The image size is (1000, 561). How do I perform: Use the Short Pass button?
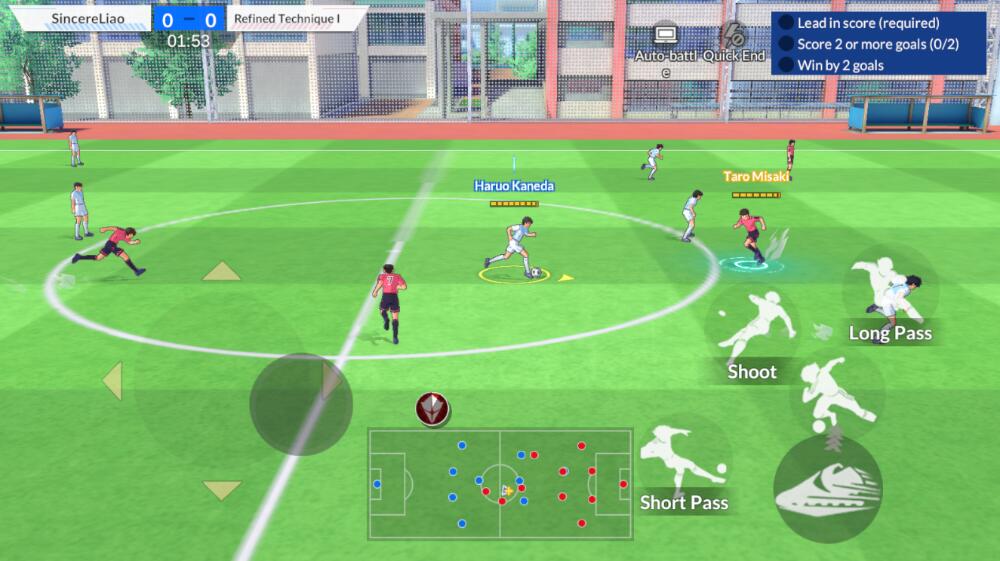pyautogui.click(x=684, y=467)
